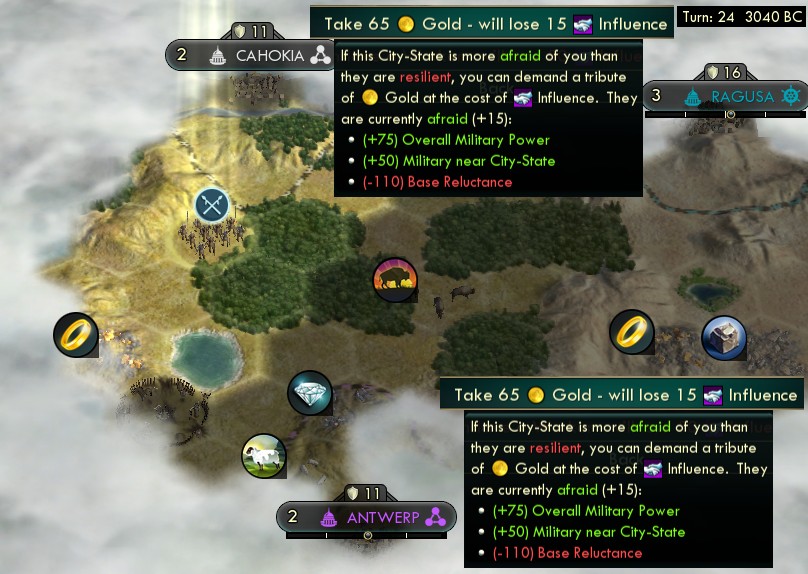Click the Antwerp city-state banner
Screen dimensions: 808x574
coord(366,517)
